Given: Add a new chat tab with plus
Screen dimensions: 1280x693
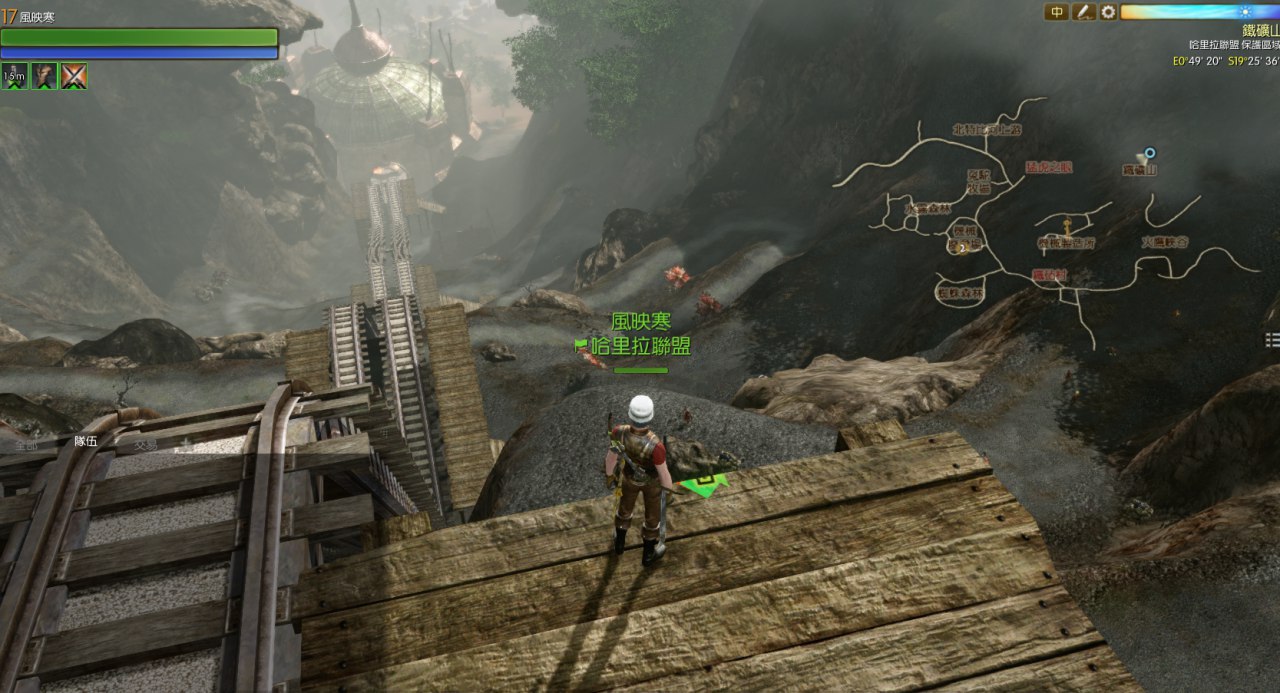Looking at the screenshot, I should pos(184,442).
